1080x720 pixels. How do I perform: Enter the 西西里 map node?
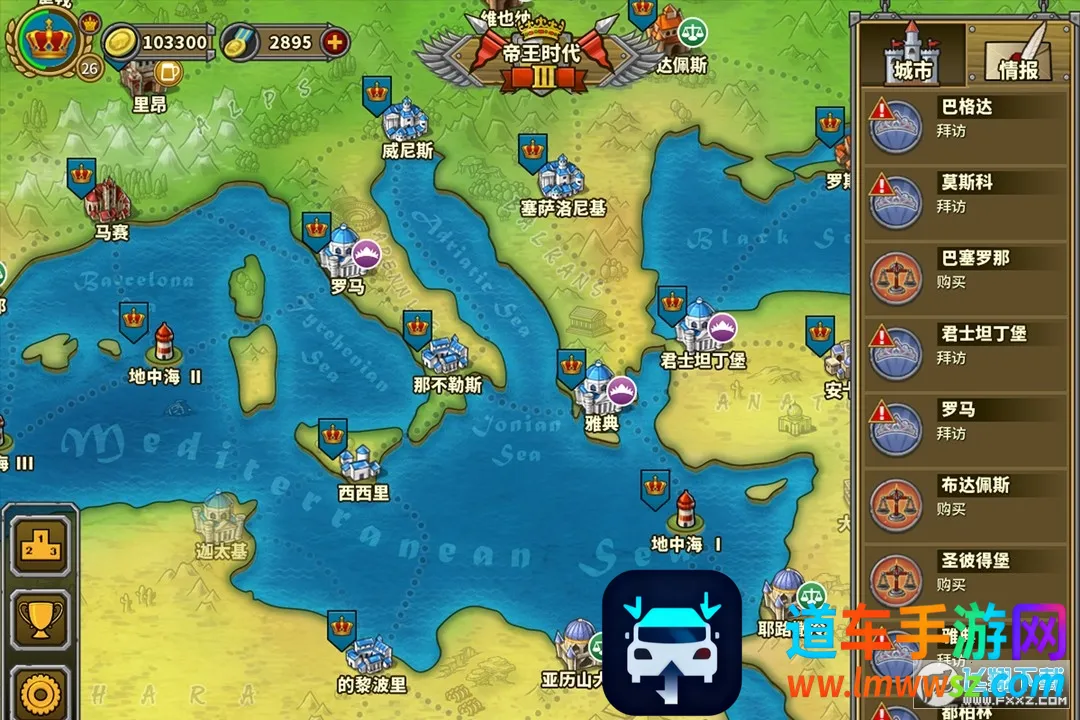click(361, 465)
